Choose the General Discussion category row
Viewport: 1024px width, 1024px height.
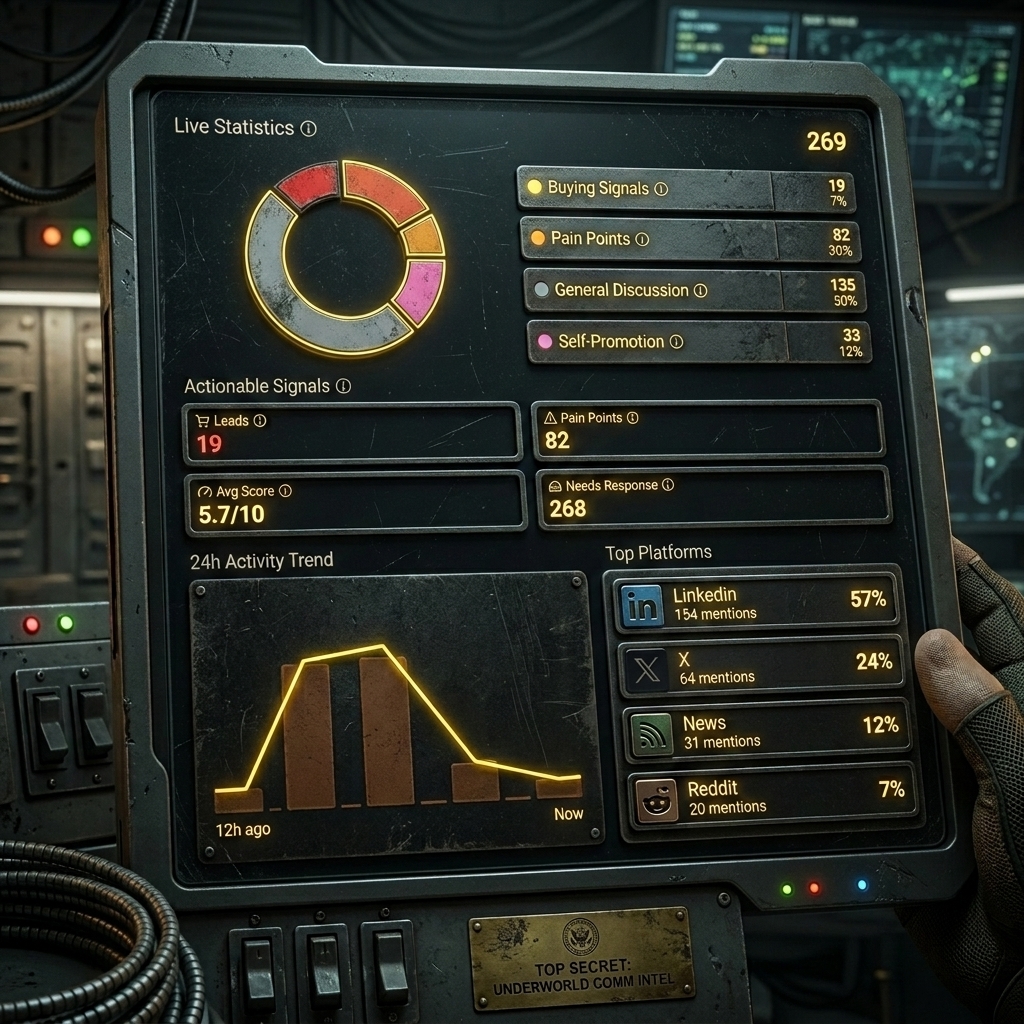[x=694, y=290]
